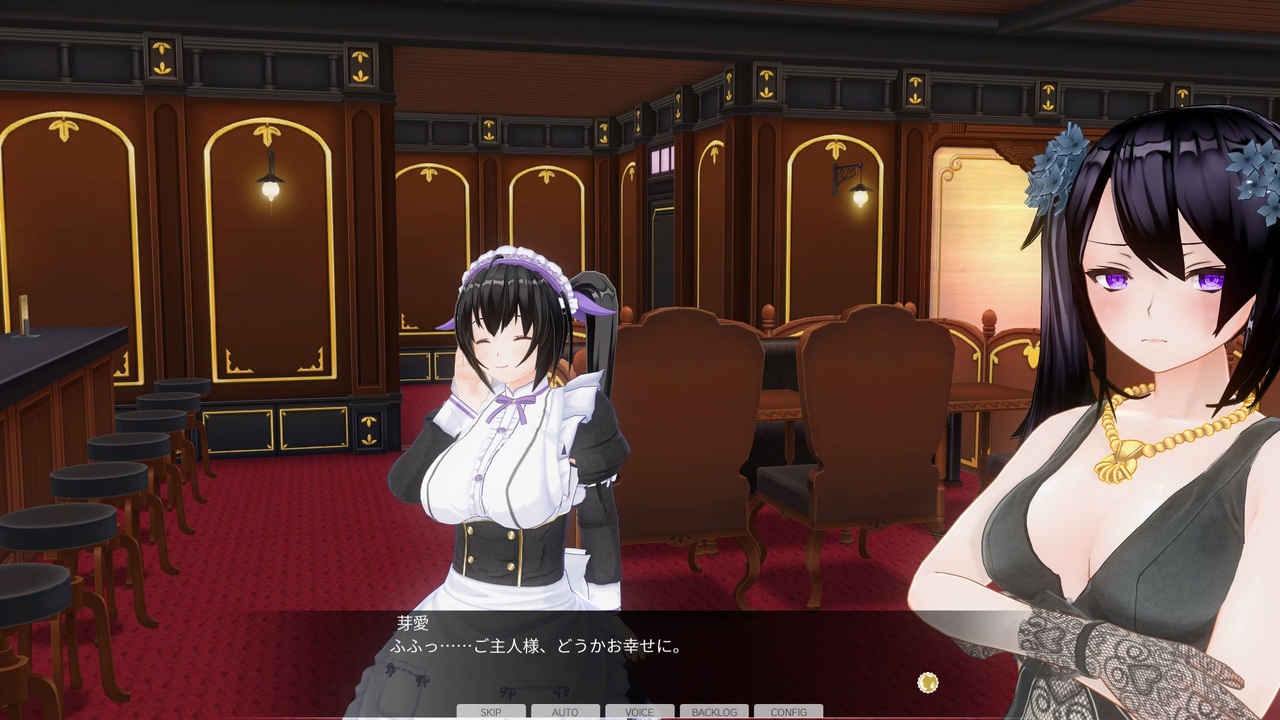Viewport: 1280px width, 720px height.
Task: Select the speaker name 芽愛
Action: [x=414, y=622]
